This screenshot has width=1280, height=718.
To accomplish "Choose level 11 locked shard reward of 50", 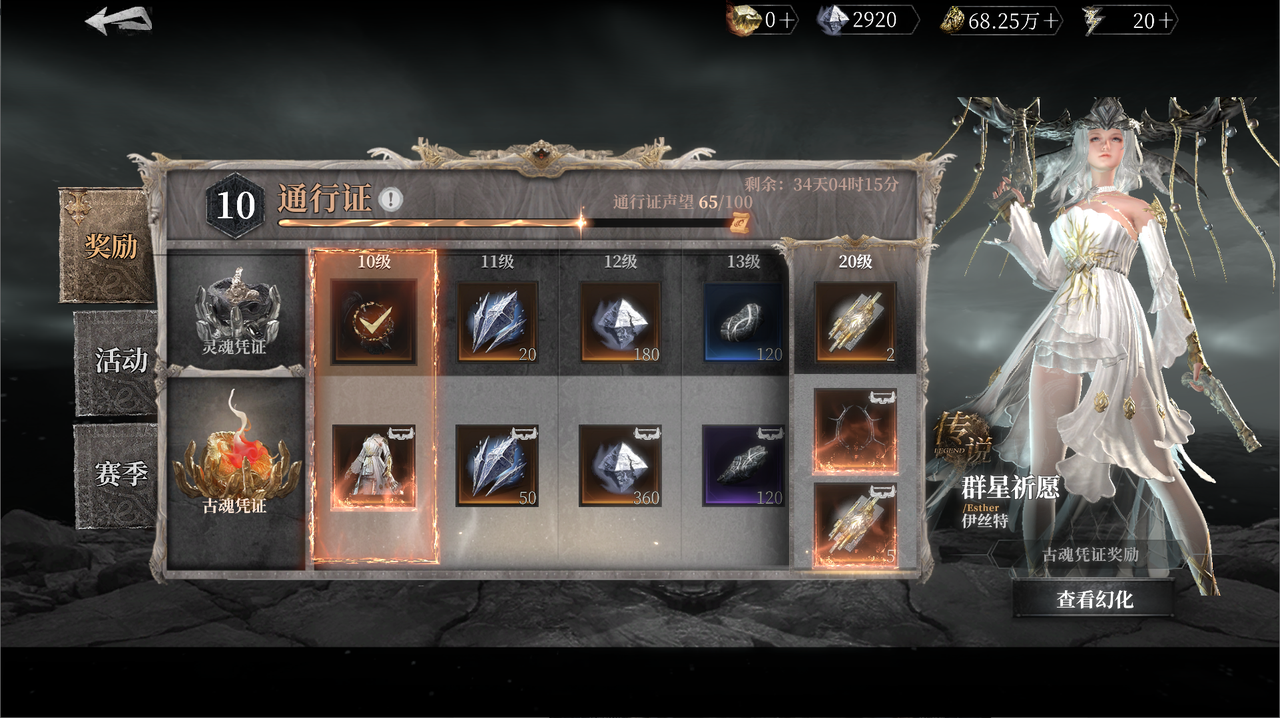I will tap(498, 466).
